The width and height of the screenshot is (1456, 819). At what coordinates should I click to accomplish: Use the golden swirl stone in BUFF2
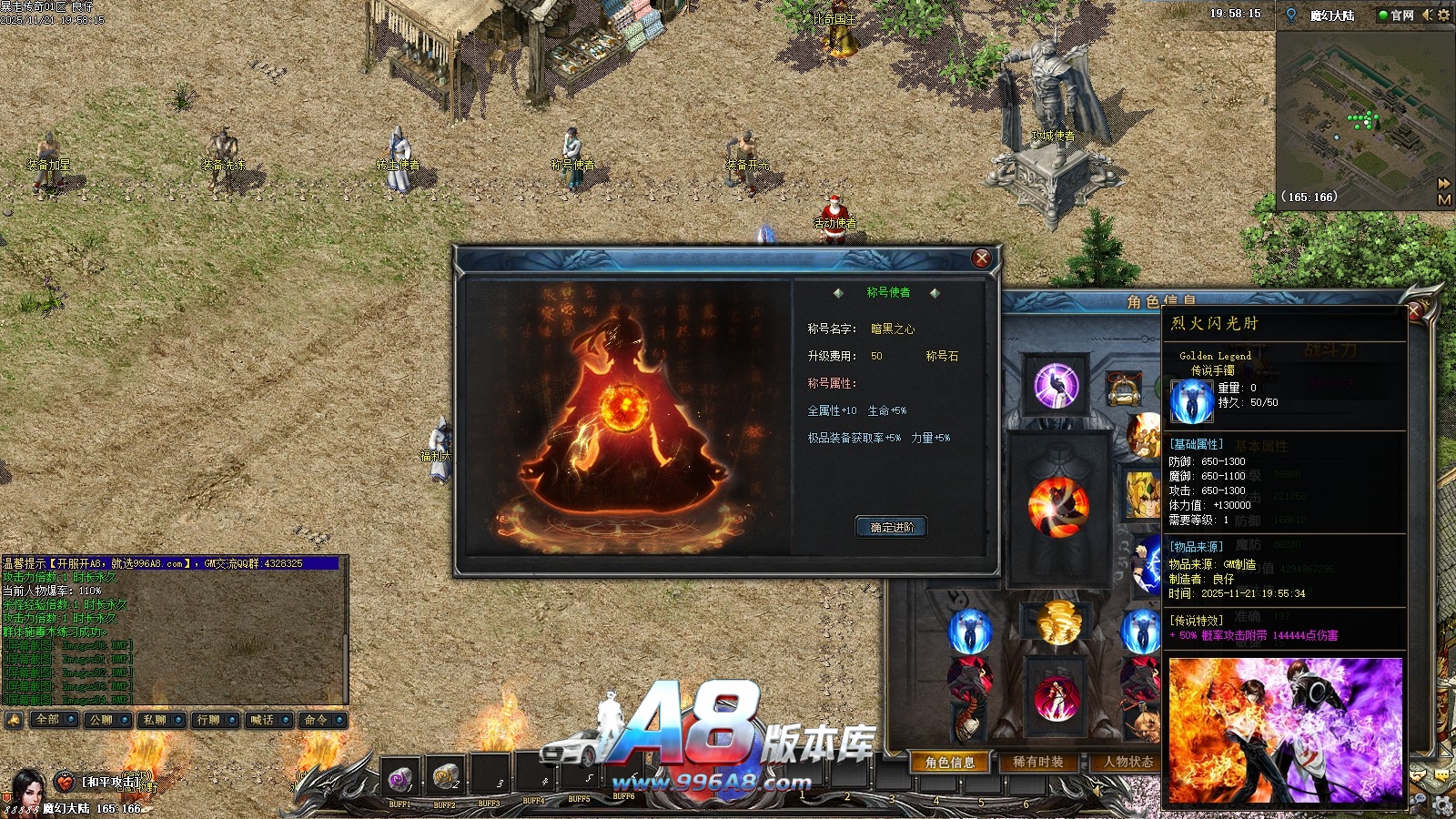445,776
